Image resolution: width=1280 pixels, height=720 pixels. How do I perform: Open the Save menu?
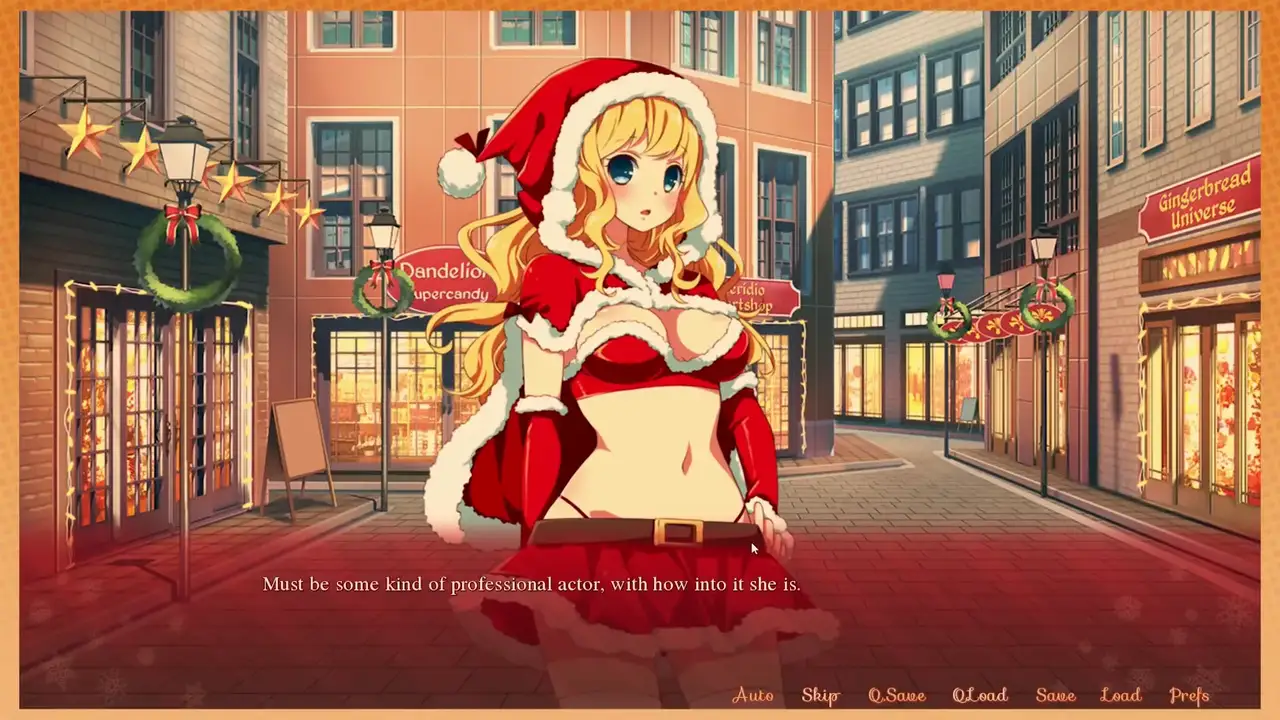[1055, 695]
